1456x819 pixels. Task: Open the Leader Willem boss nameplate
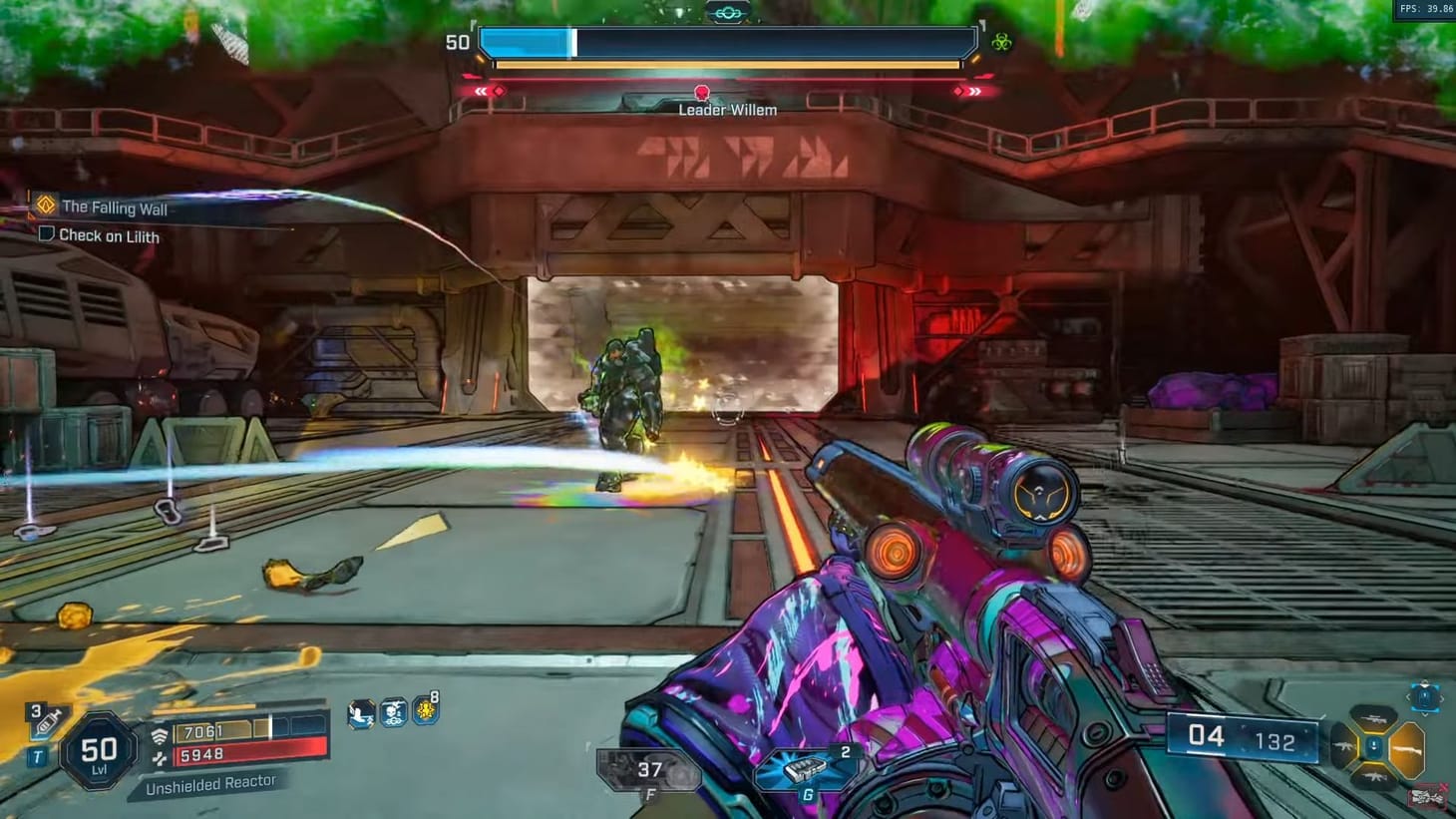tap(727, 110)
